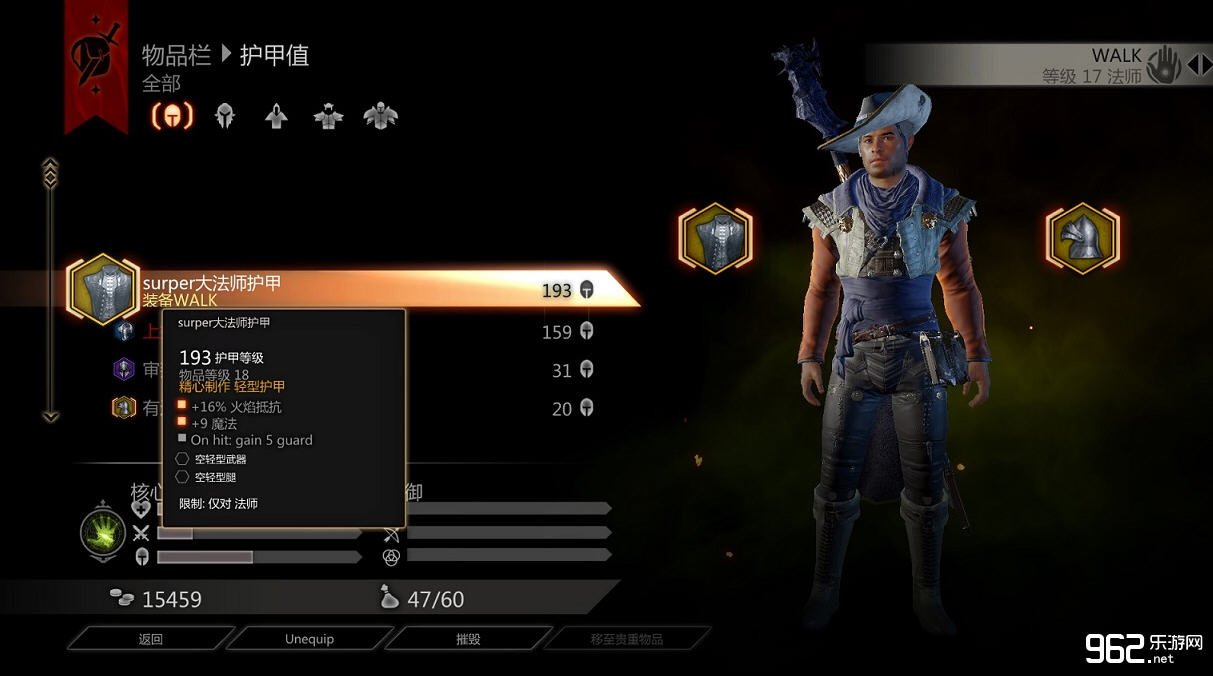Destroy the item with 摧毁 button
This screenshot has height=676, width=1213.
467,639
